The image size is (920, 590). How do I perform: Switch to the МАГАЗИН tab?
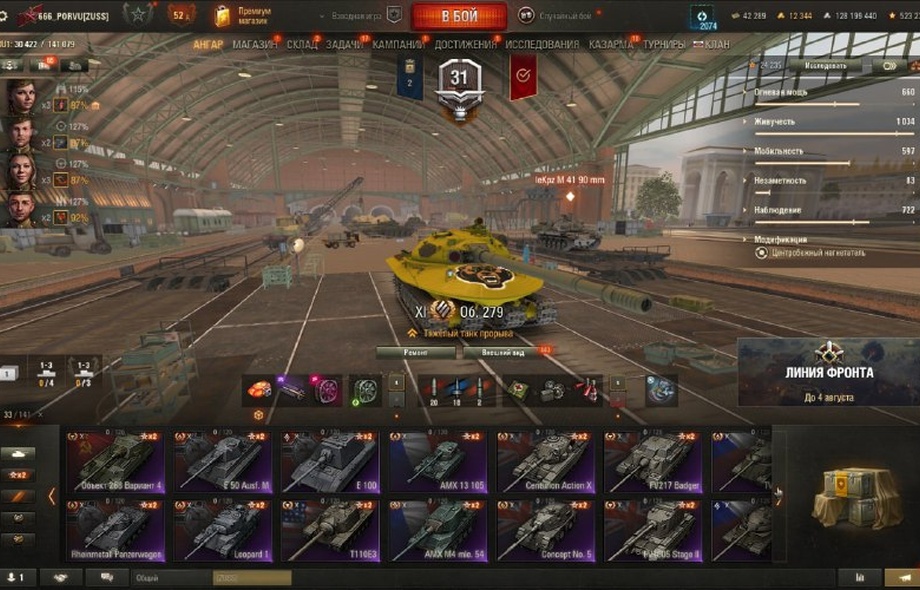point(255,45)
